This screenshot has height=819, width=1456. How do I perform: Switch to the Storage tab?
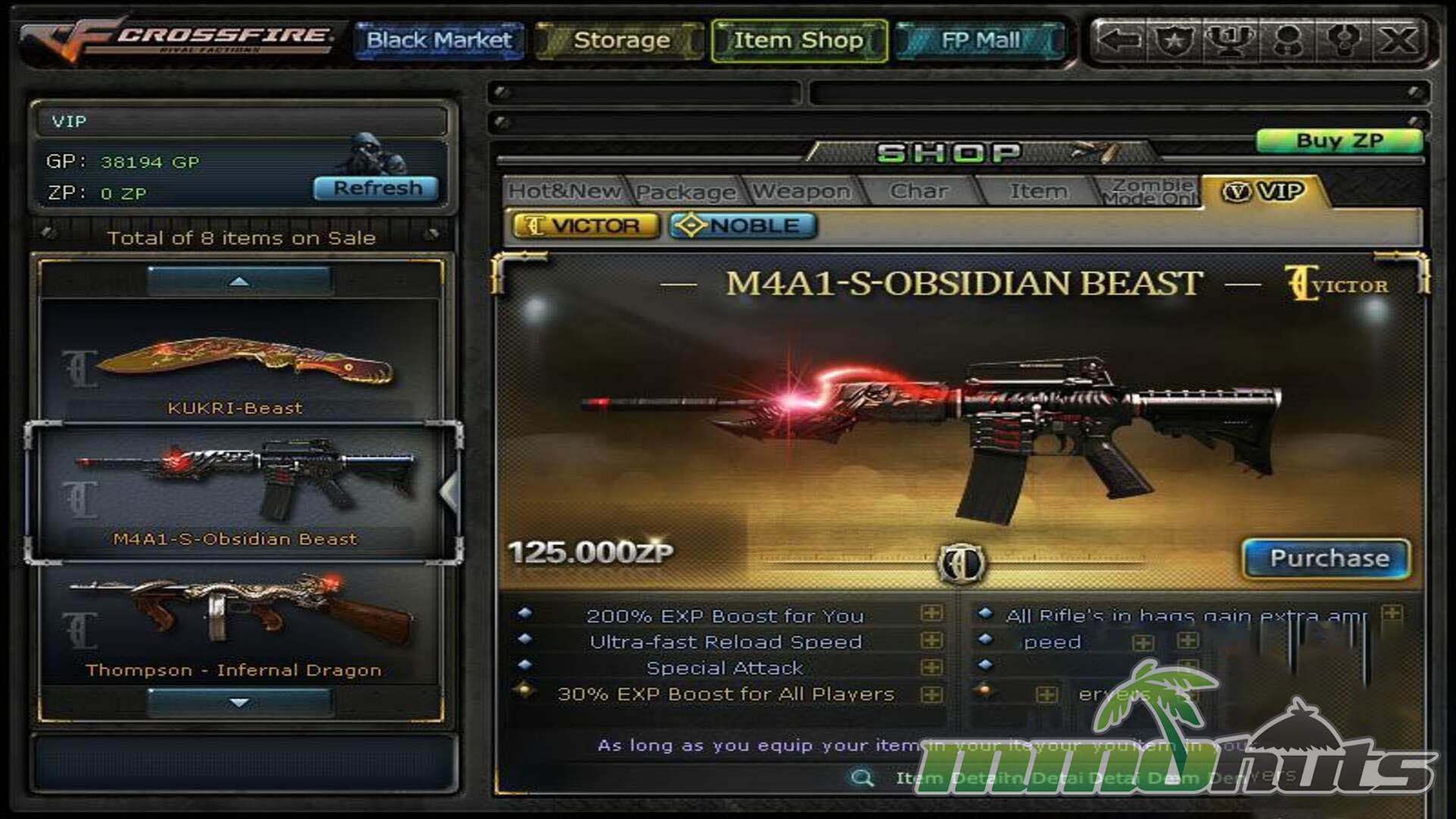click(x=621, y=40)
